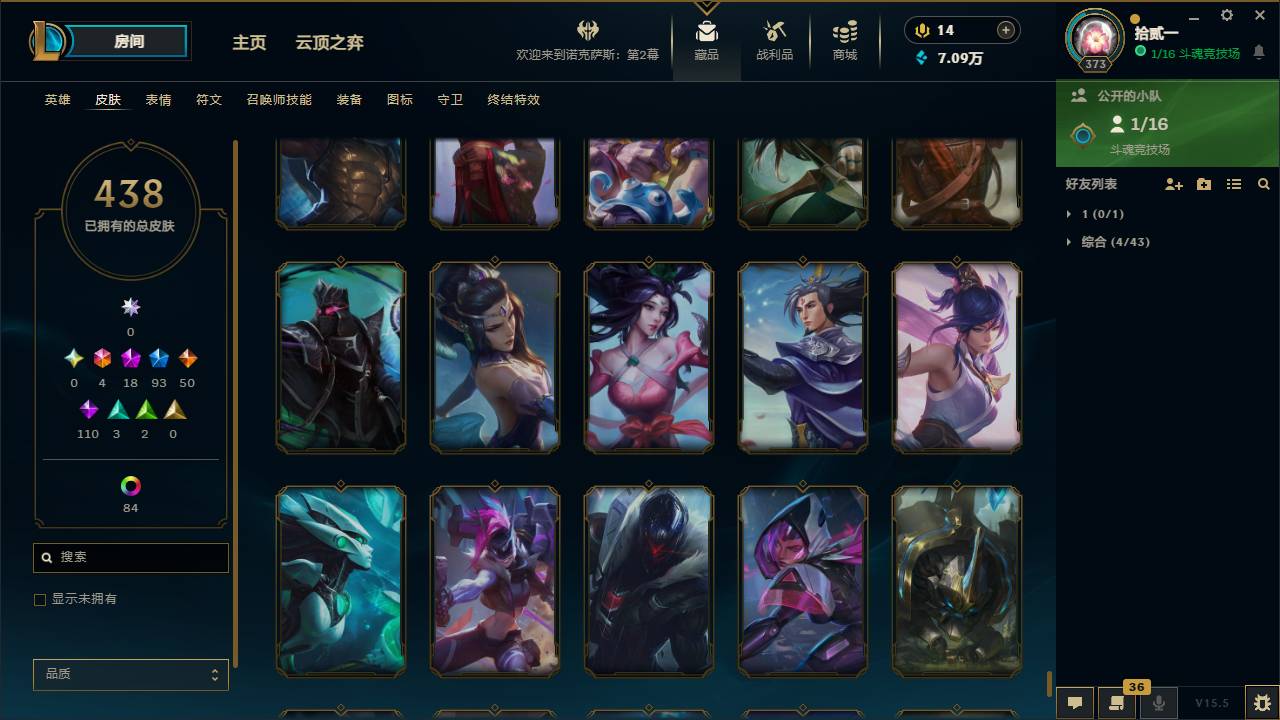Click the add friend icon

(1175, 184)
